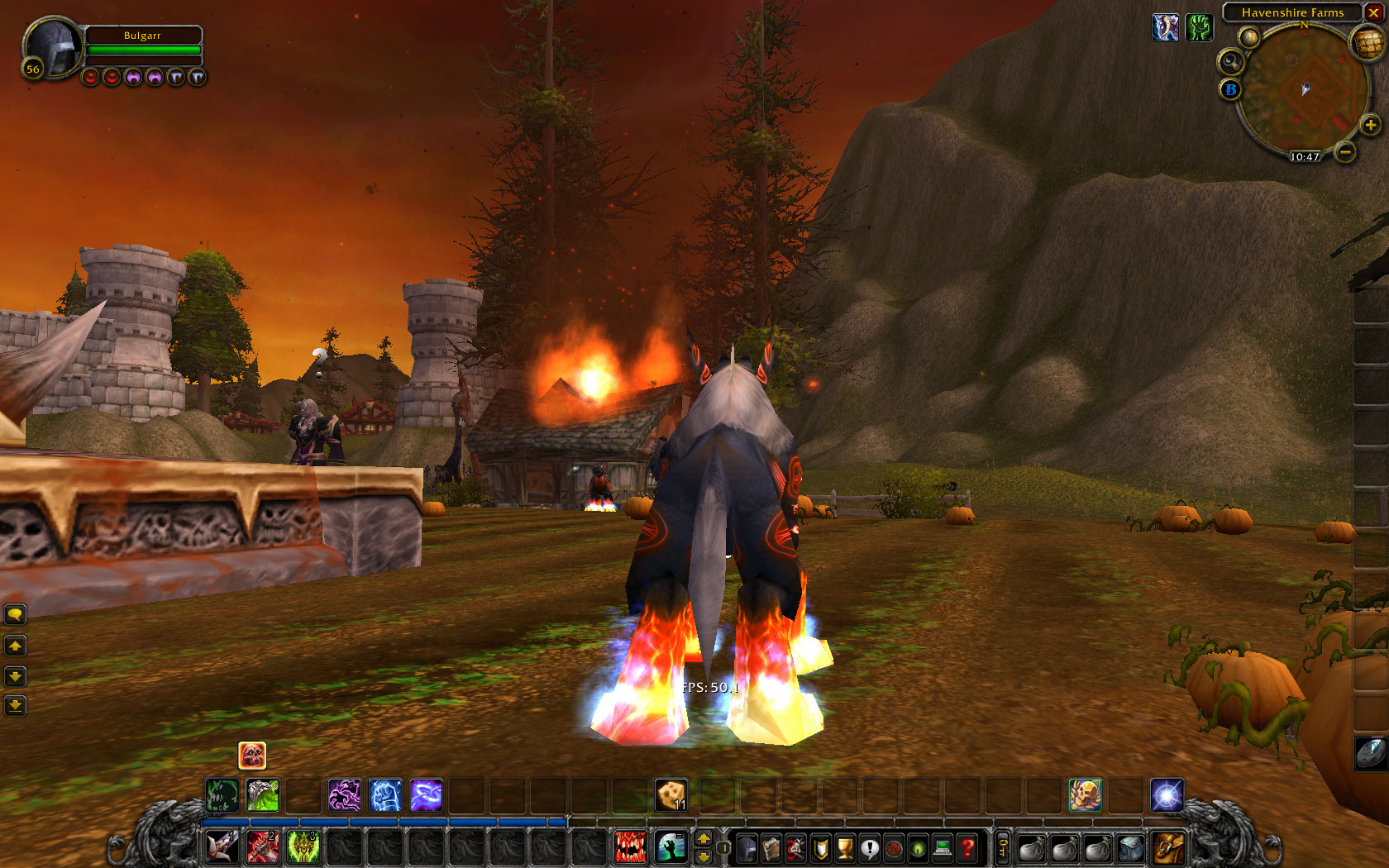Viewport: 1389px width, 868px height.
Task: Open the red question mark help button
Action: pos(966,848)
